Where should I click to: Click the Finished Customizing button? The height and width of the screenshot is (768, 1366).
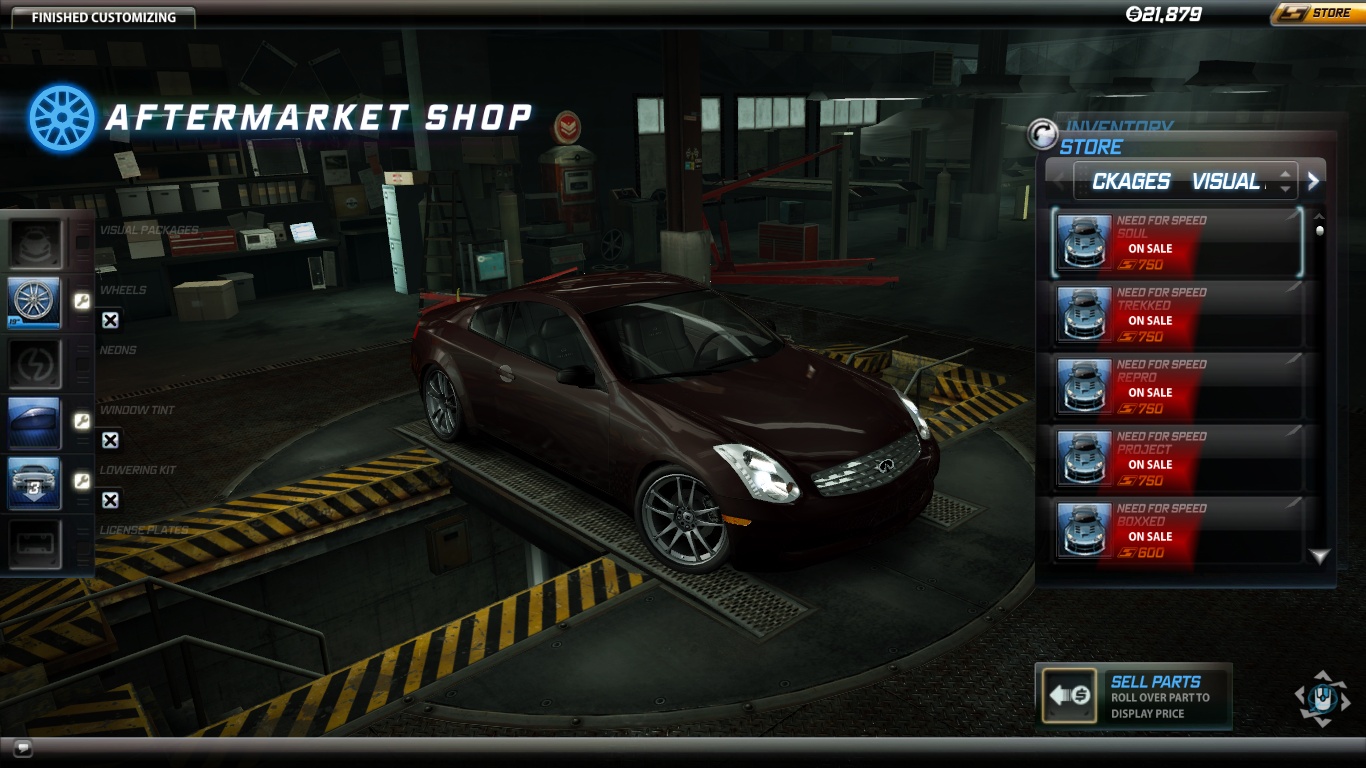[103, 17]
